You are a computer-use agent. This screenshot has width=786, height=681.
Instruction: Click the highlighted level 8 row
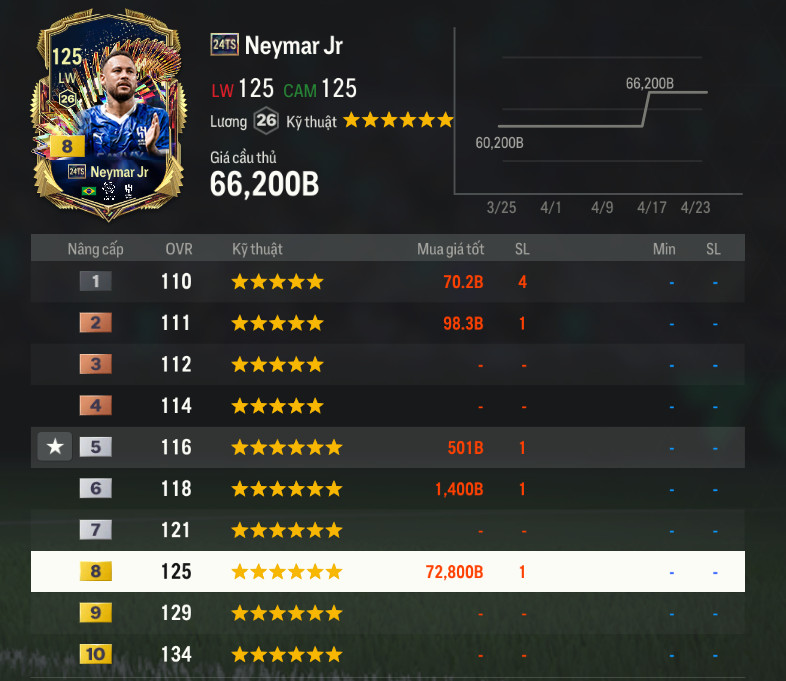tap(387, 572)
